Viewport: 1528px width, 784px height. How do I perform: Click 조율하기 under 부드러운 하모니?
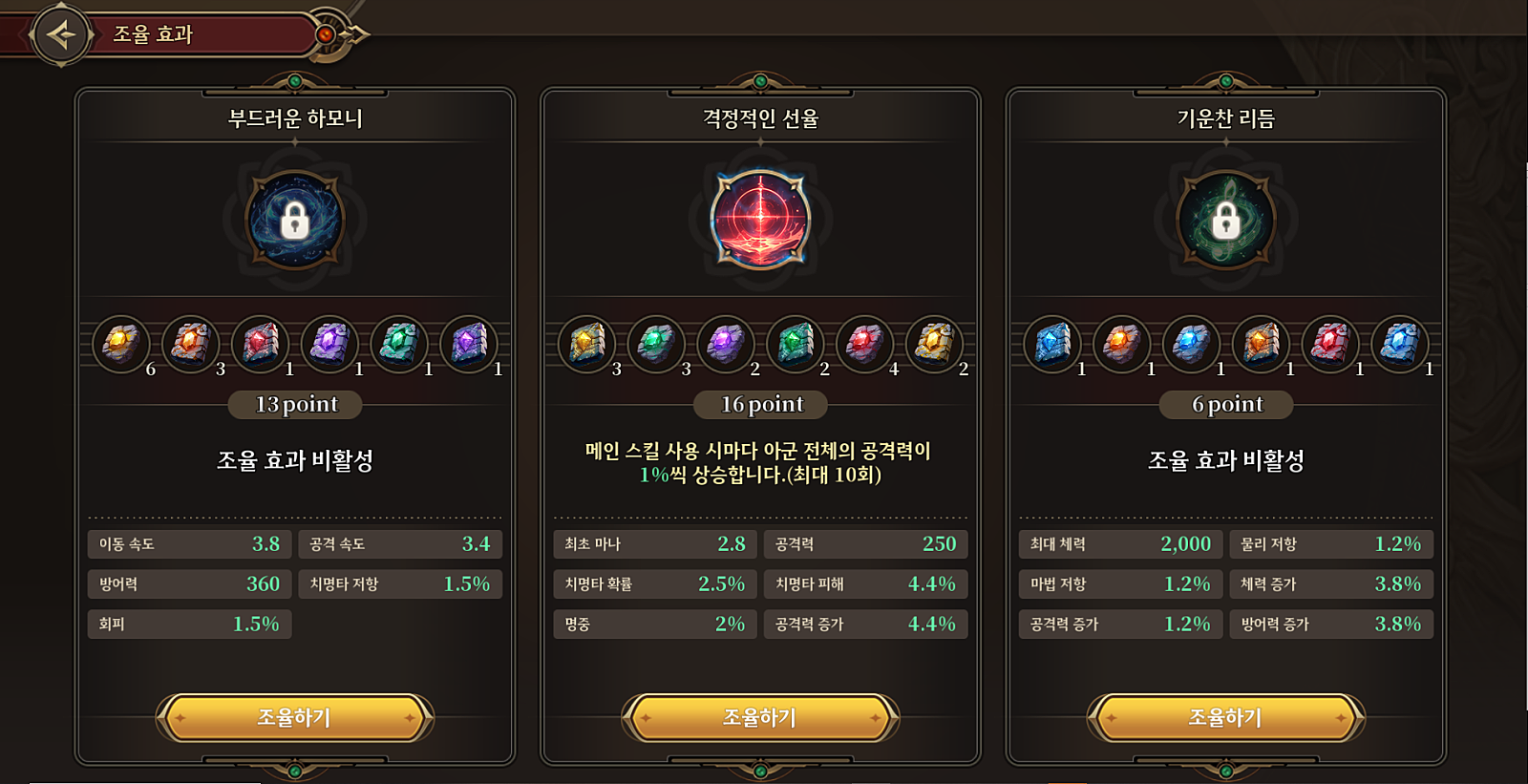294,718
